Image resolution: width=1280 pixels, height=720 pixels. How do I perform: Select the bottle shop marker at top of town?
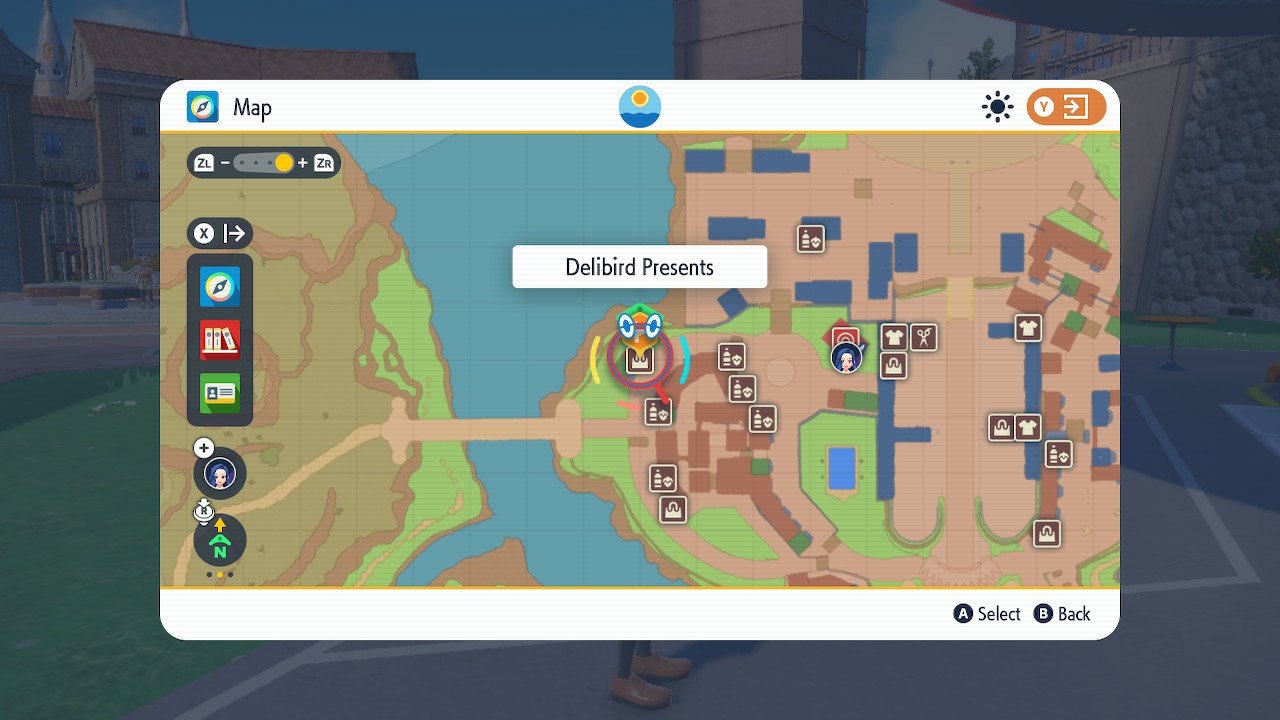coord(811,239)
